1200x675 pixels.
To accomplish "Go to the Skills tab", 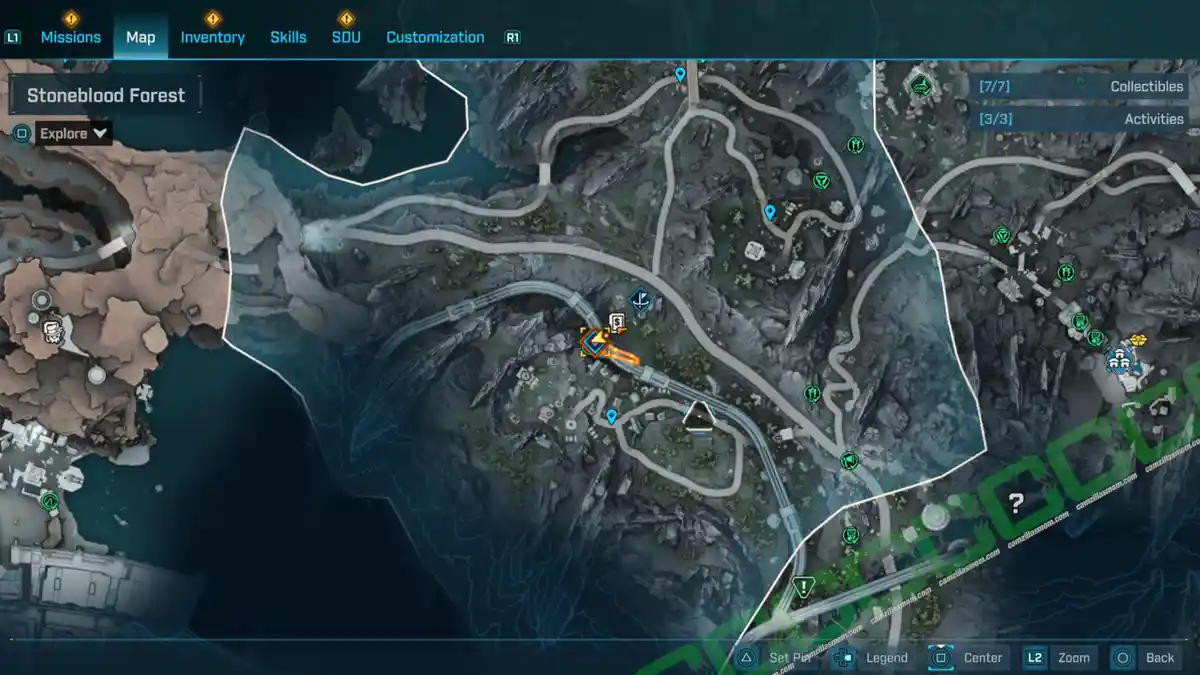I will (288, 37).
